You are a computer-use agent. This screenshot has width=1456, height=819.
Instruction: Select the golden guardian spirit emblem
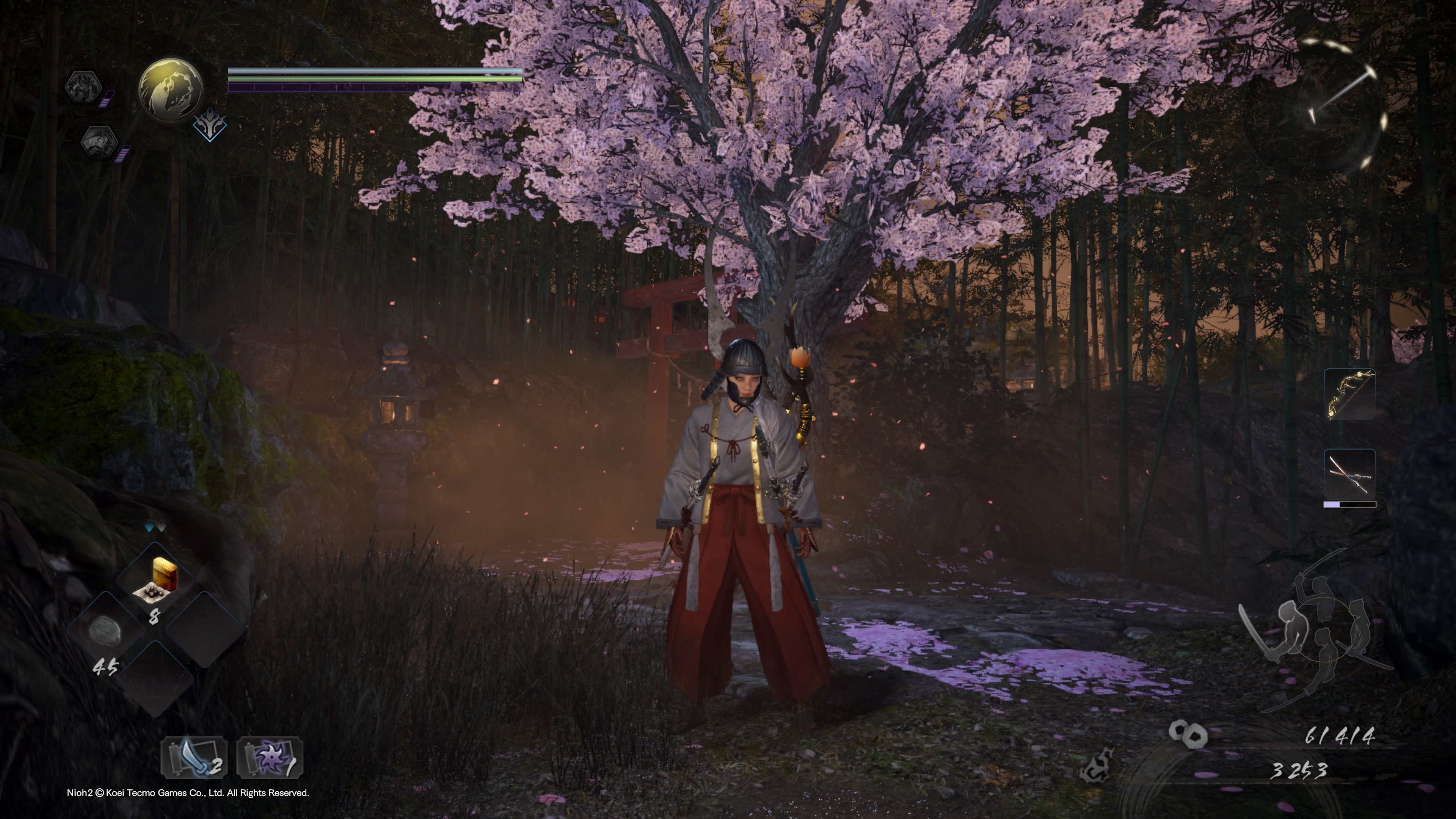(x=171, y=89)
